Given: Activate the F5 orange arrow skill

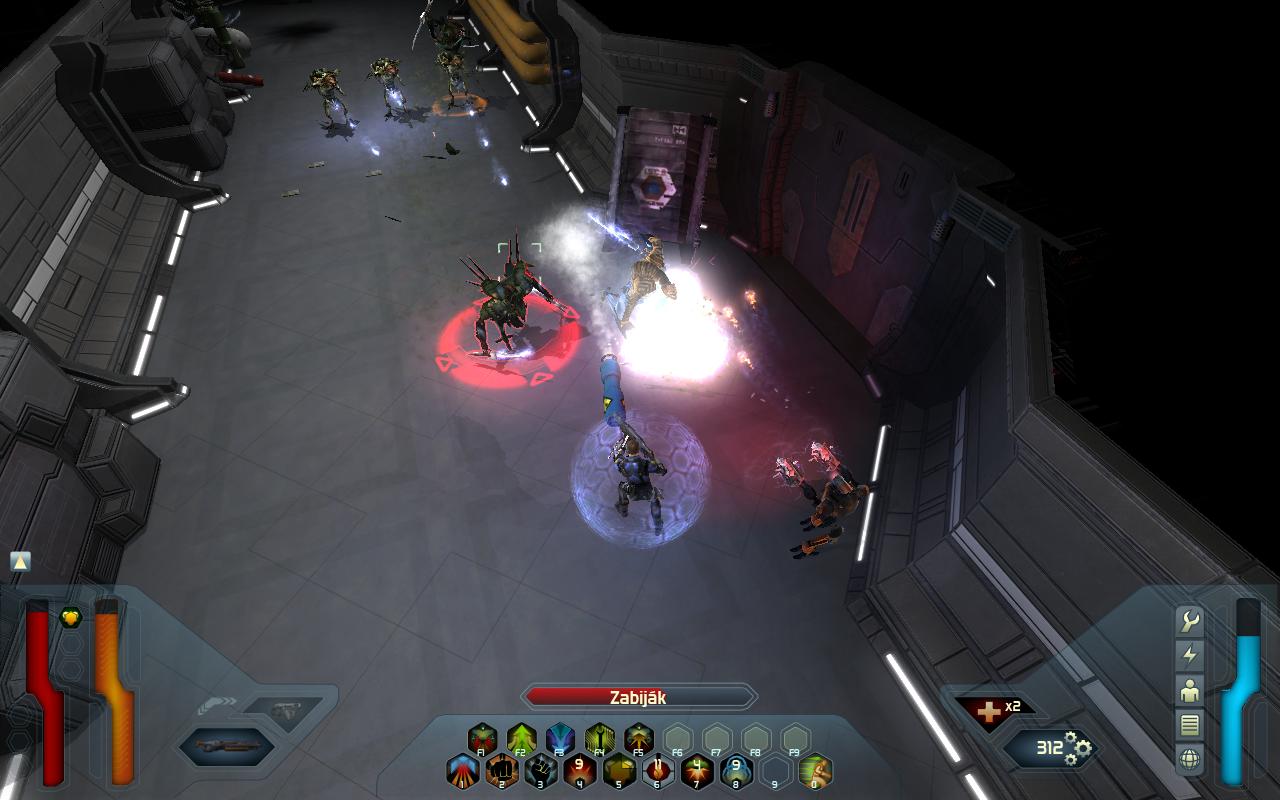Looking at the screenshot, I should pyautogui.click(x=639, y=739).
